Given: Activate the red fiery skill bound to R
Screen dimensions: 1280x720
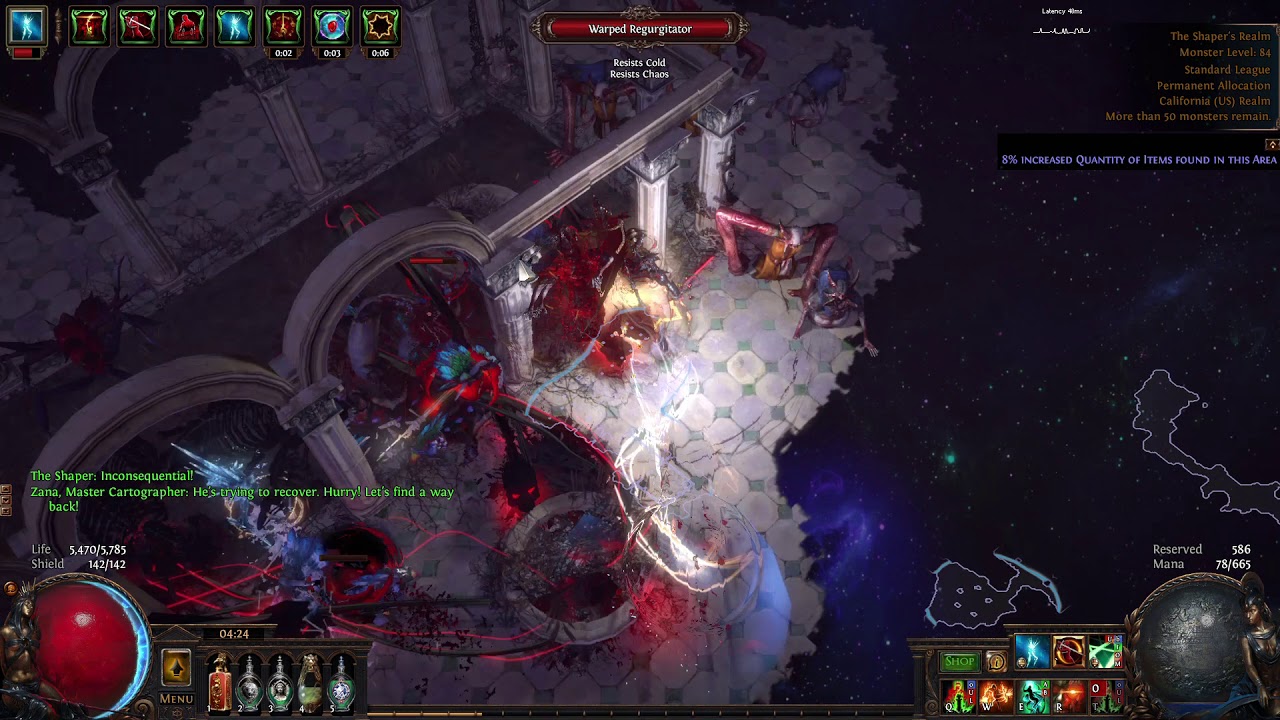Looking at the screenshot, I should [x=1069, y=696].
